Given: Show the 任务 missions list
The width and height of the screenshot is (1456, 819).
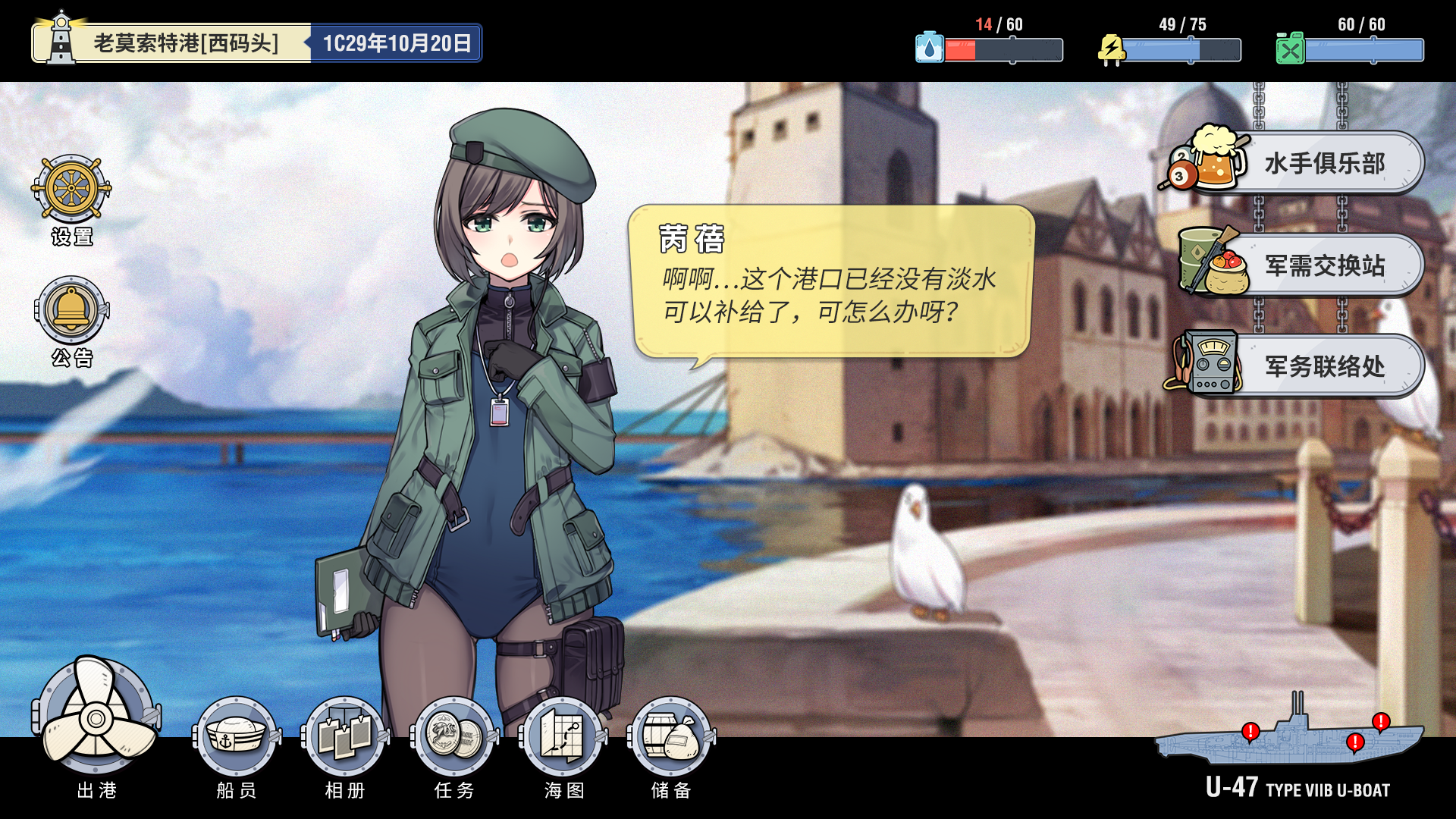Looking at the screenshot, I should click(454, 736).
